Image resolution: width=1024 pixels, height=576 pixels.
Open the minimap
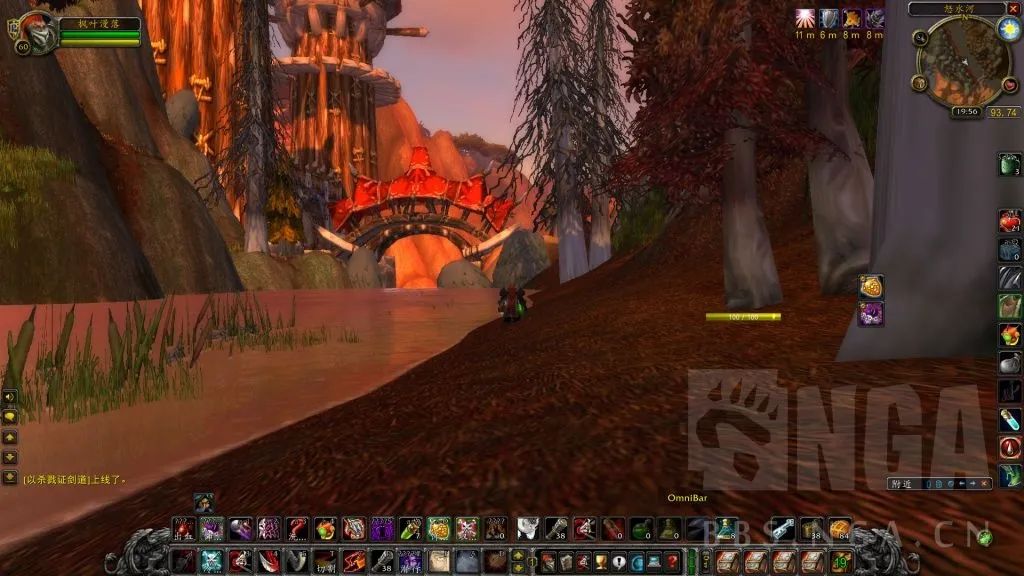963,62
